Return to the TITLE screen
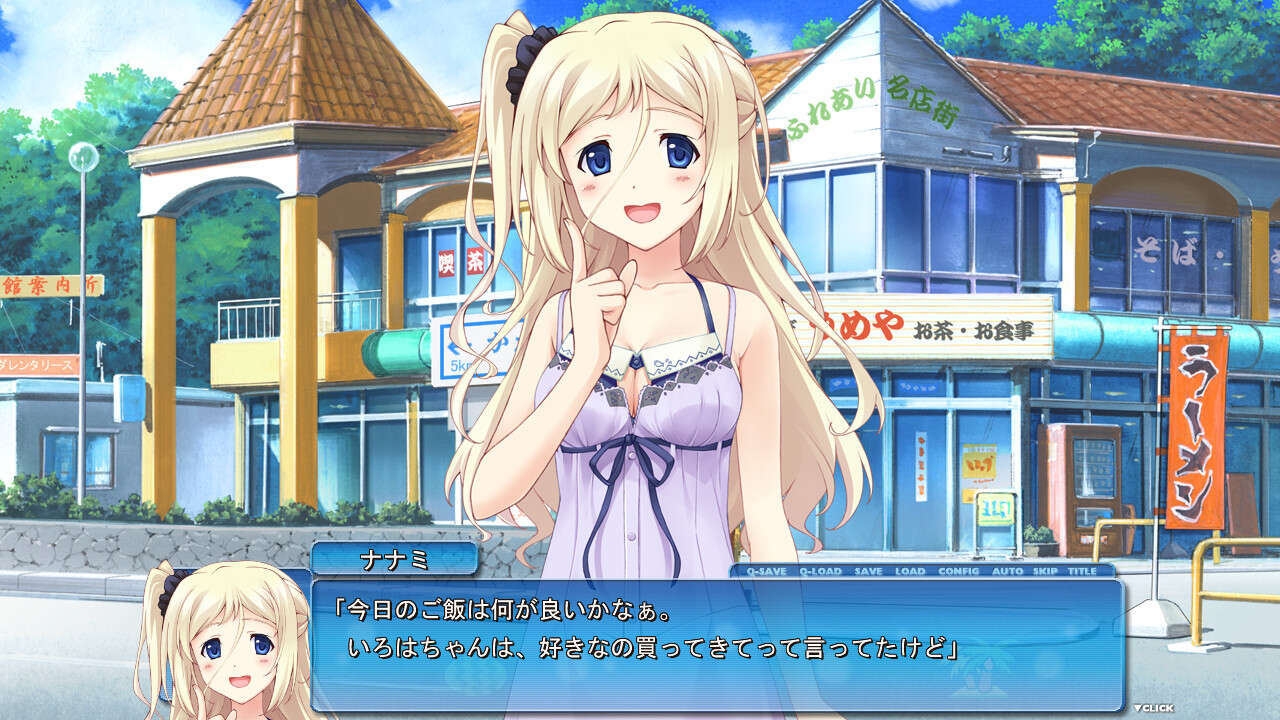The width and height of the screenshot is (1280, 720). 1082,571
